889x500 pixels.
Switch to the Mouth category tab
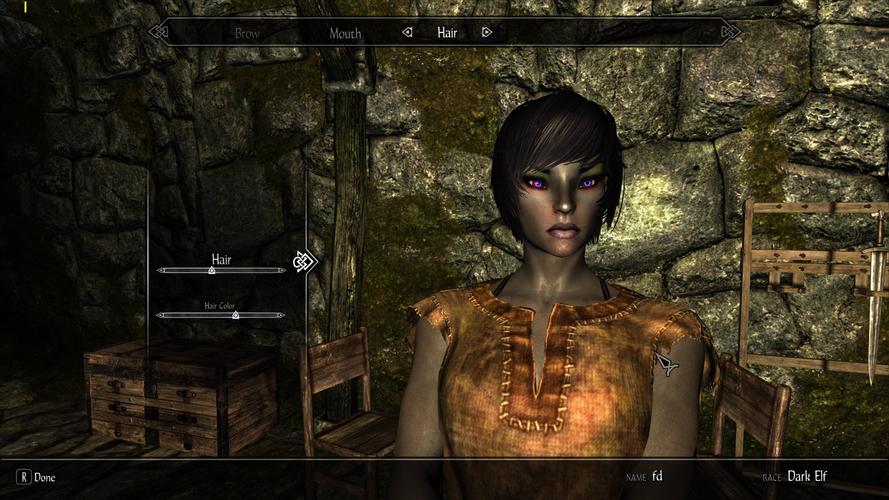click(x=345, y=33)
